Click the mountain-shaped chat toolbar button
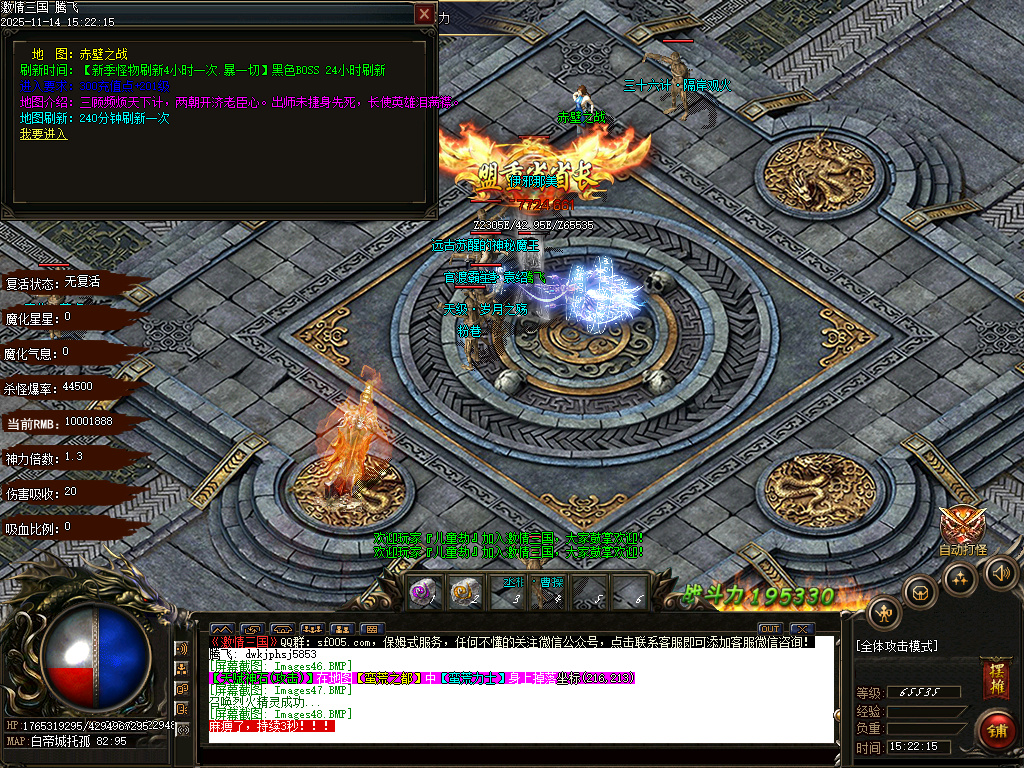This screenshot has width=1024, height=768. click(x=221, y=629)
